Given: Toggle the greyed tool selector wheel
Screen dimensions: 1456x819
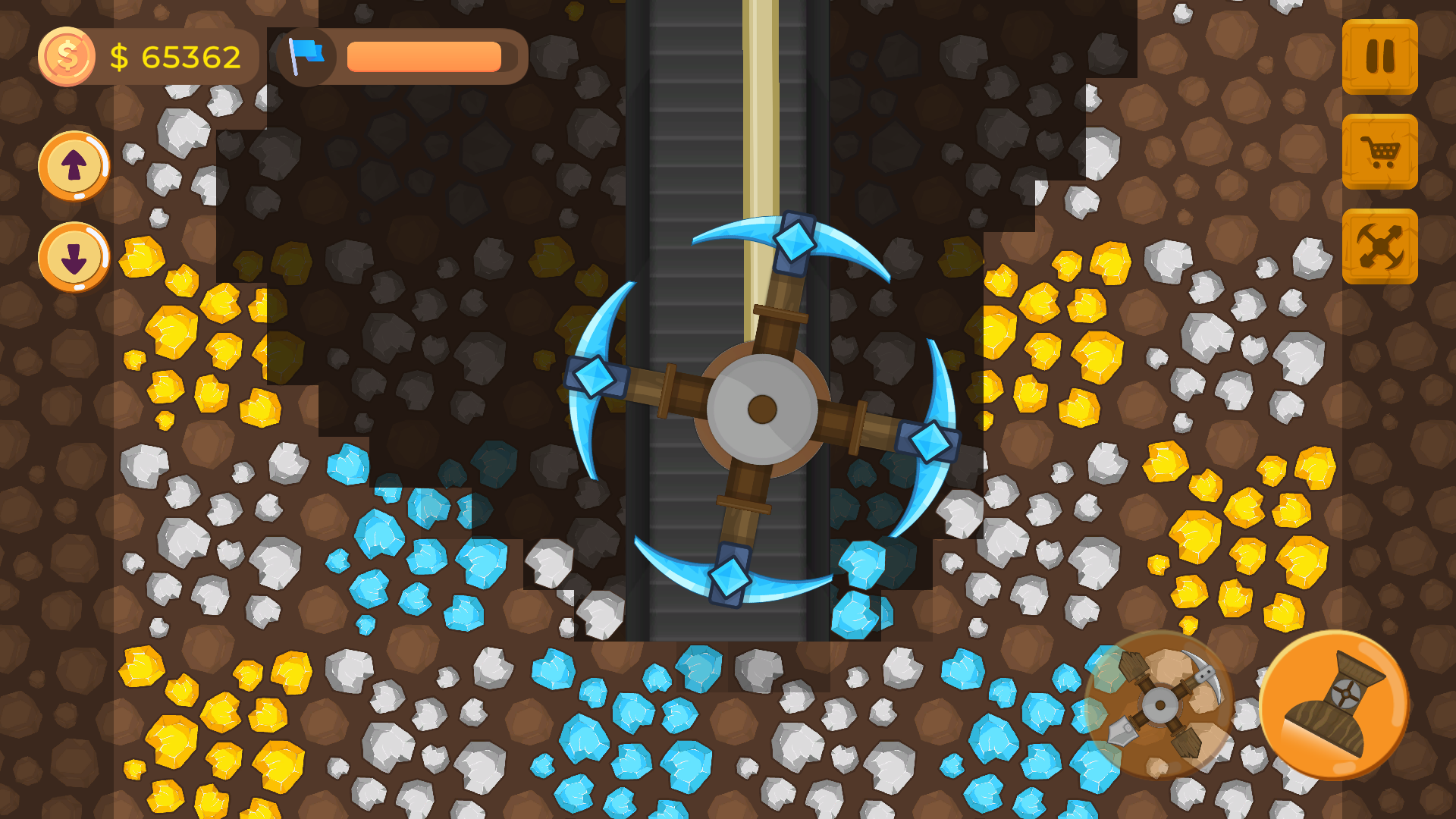Looking at the screenshot, I should [1159, 704].
